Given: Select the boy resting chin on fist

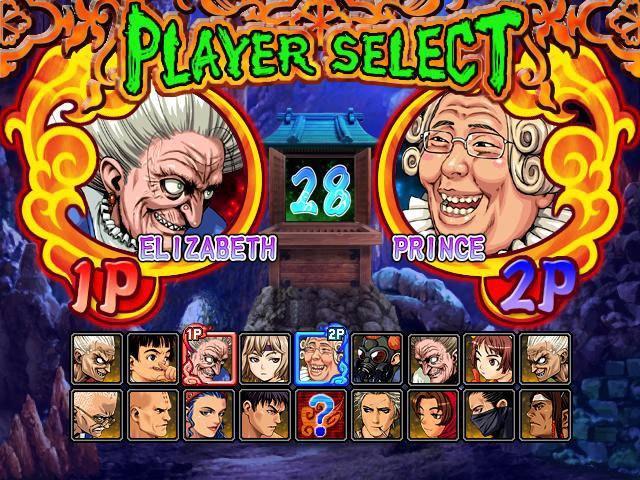Looking at the screenshot, I should (153, 358).
